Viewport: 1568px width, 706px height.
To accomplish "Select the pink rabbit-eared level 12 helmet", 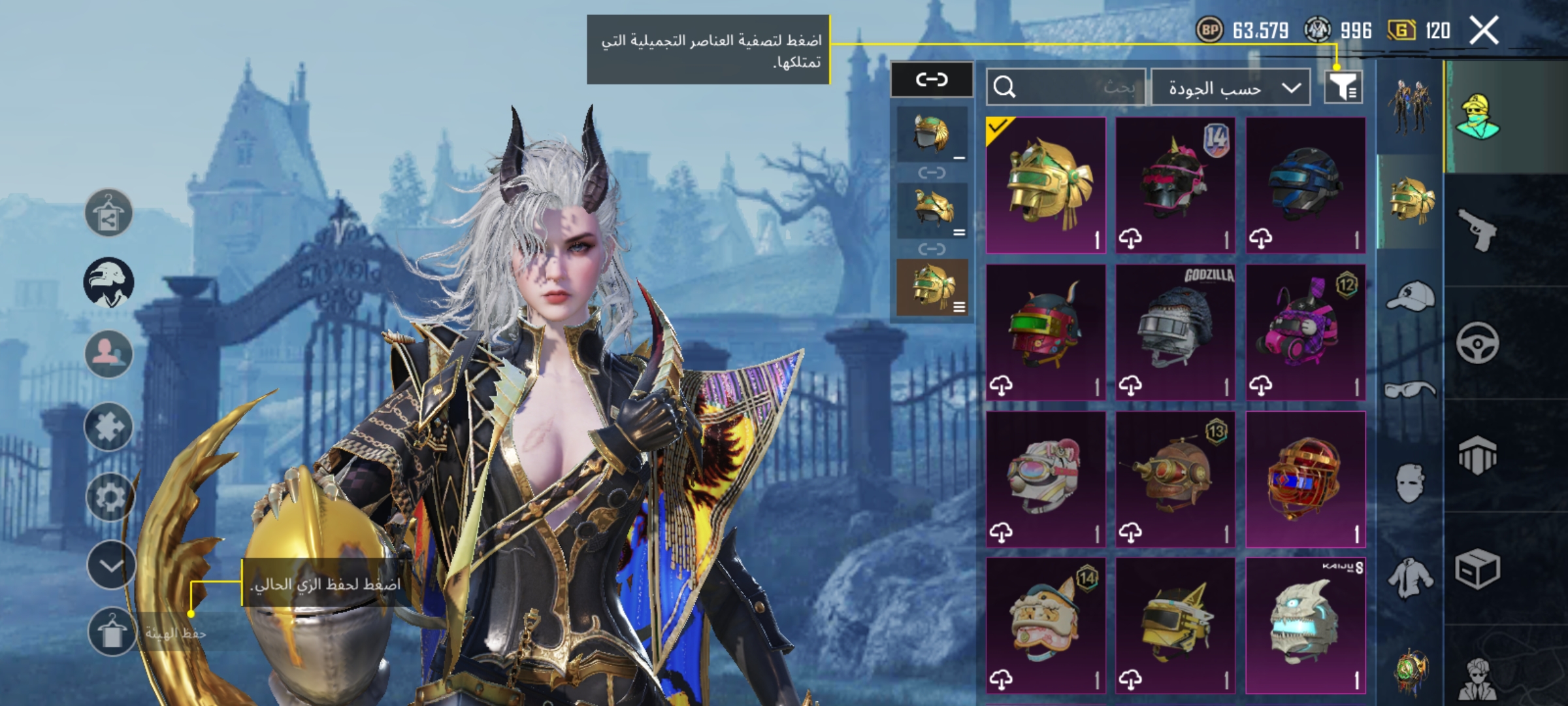I will pyautogui.click(x=1305, y=332).
